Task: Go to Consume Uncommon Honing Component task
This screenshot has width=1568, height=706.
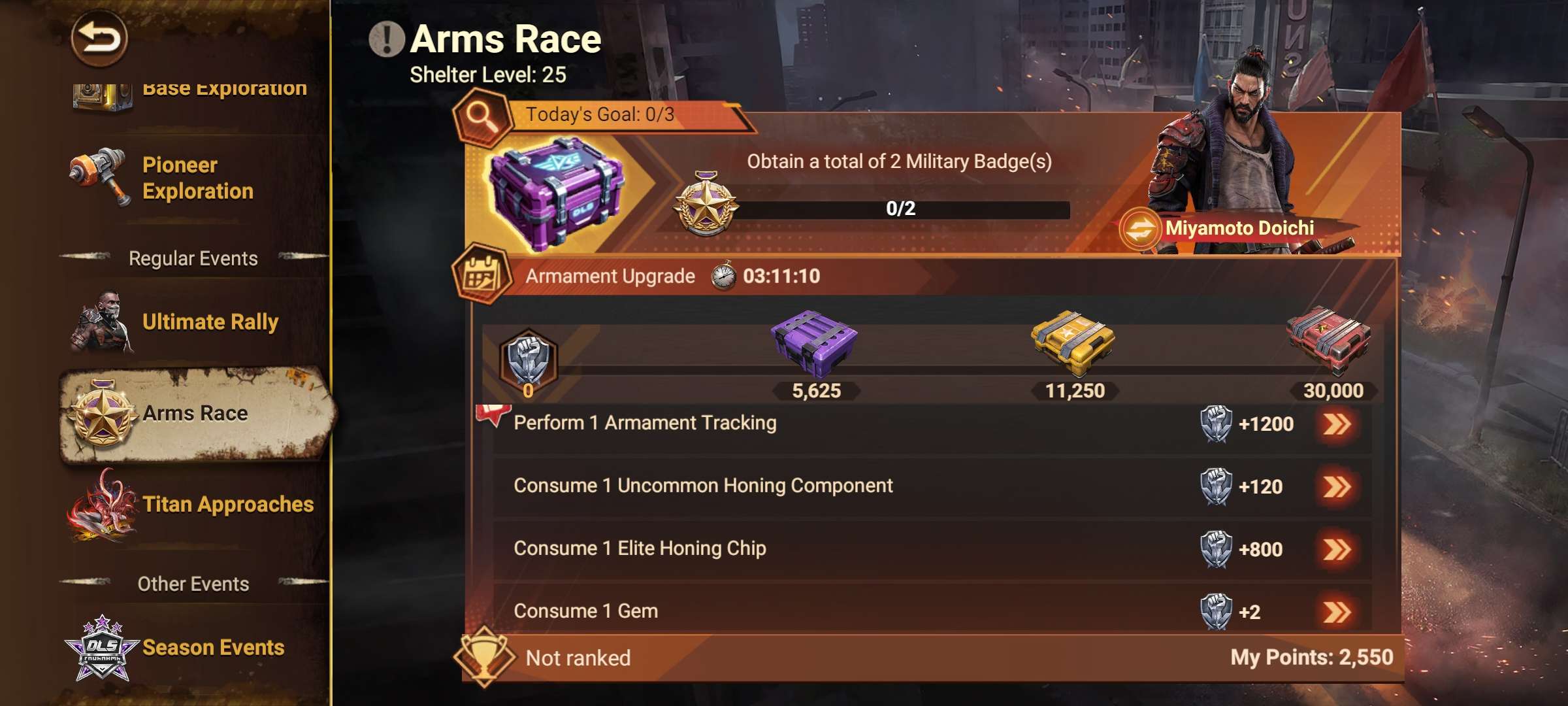Action: tap(1337, 487)
